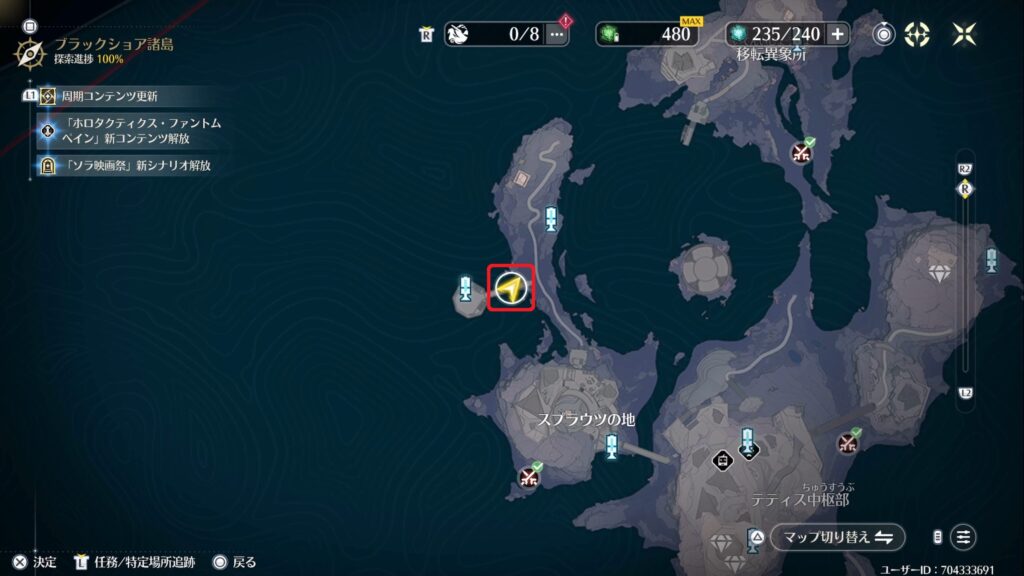Click the circular target icon beside the marker tool
The height and width of the screenshot is (576, 1024).
tap(884, 34)
